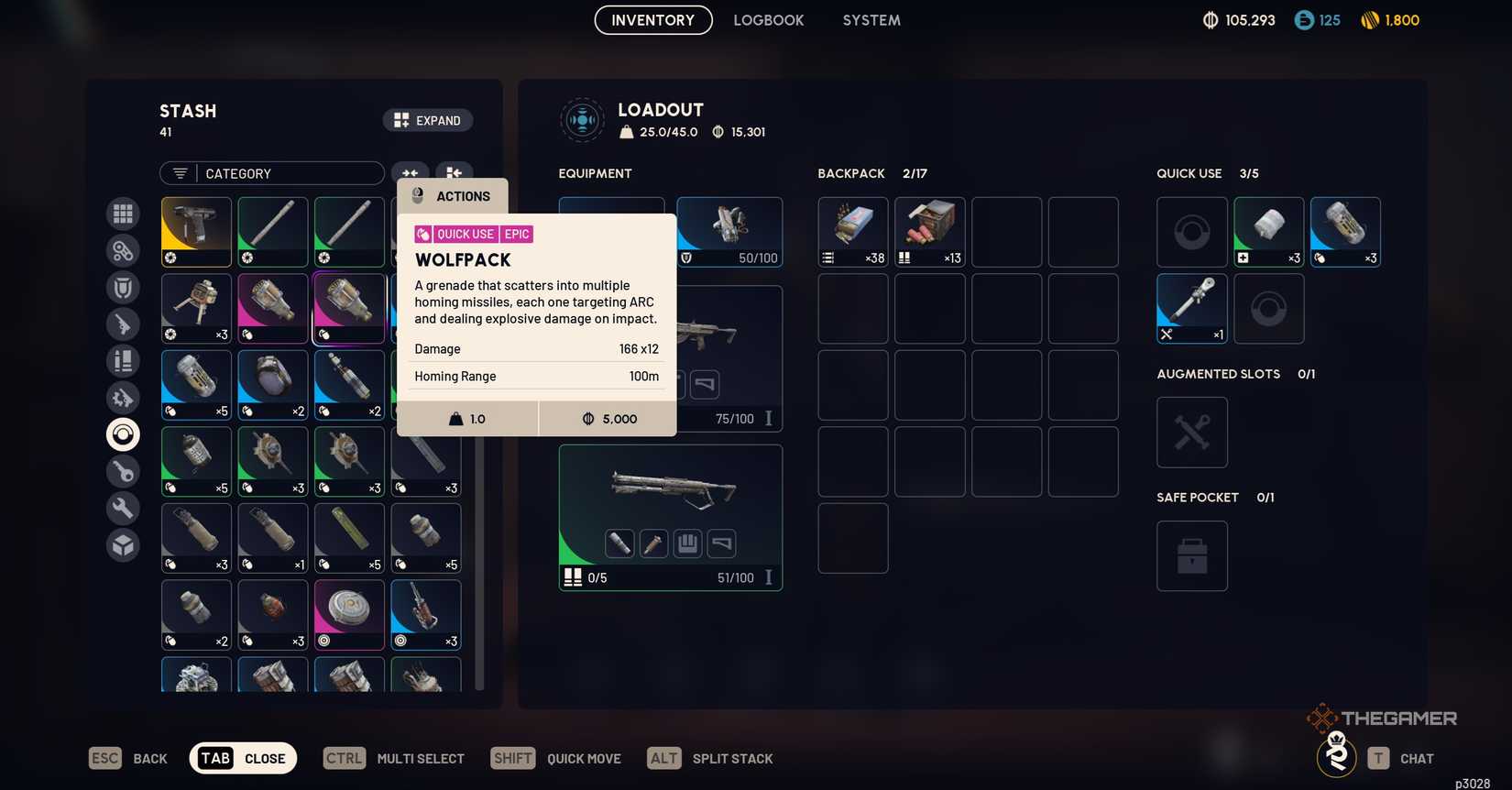Toggle the auto-sort stash button beside the arrows
Image resolution: width=1512 pixels, height=790 pixels.
(453, 172)
